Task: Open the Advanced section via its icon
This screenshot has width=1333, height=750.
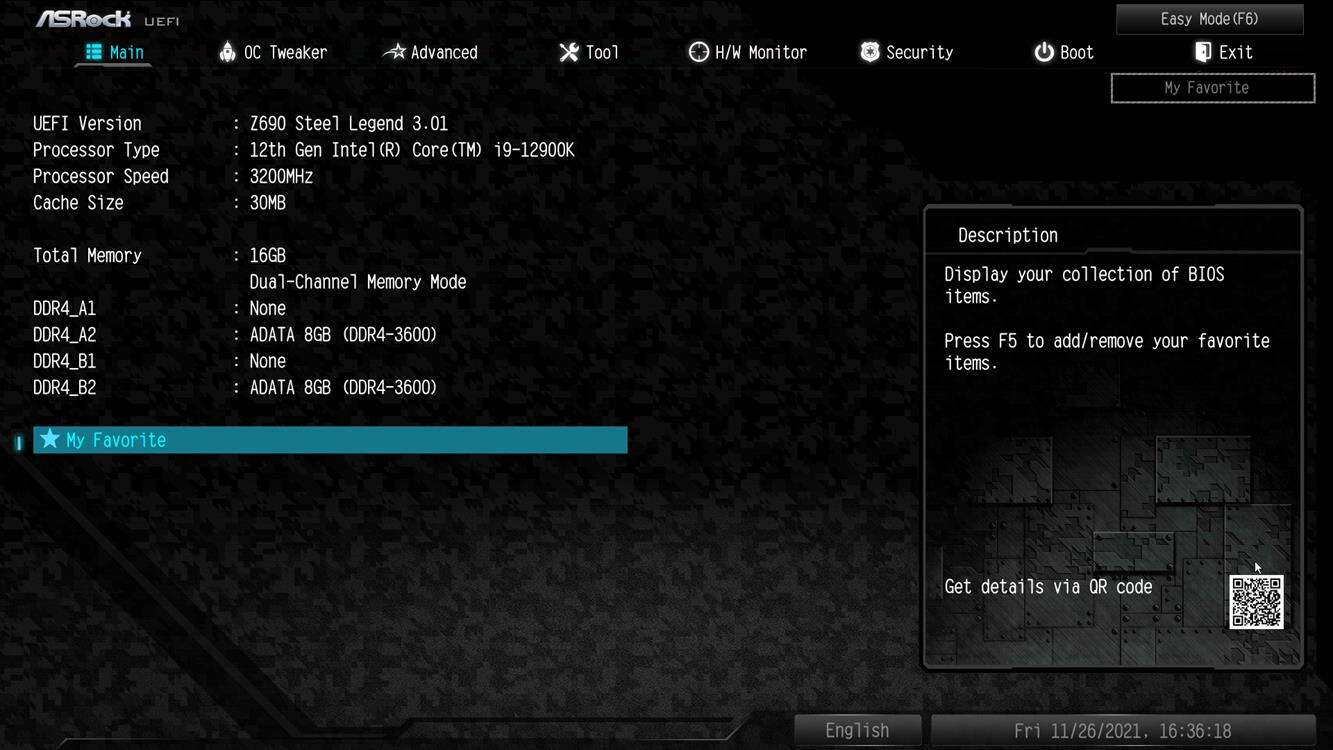Action: (394, 51)
